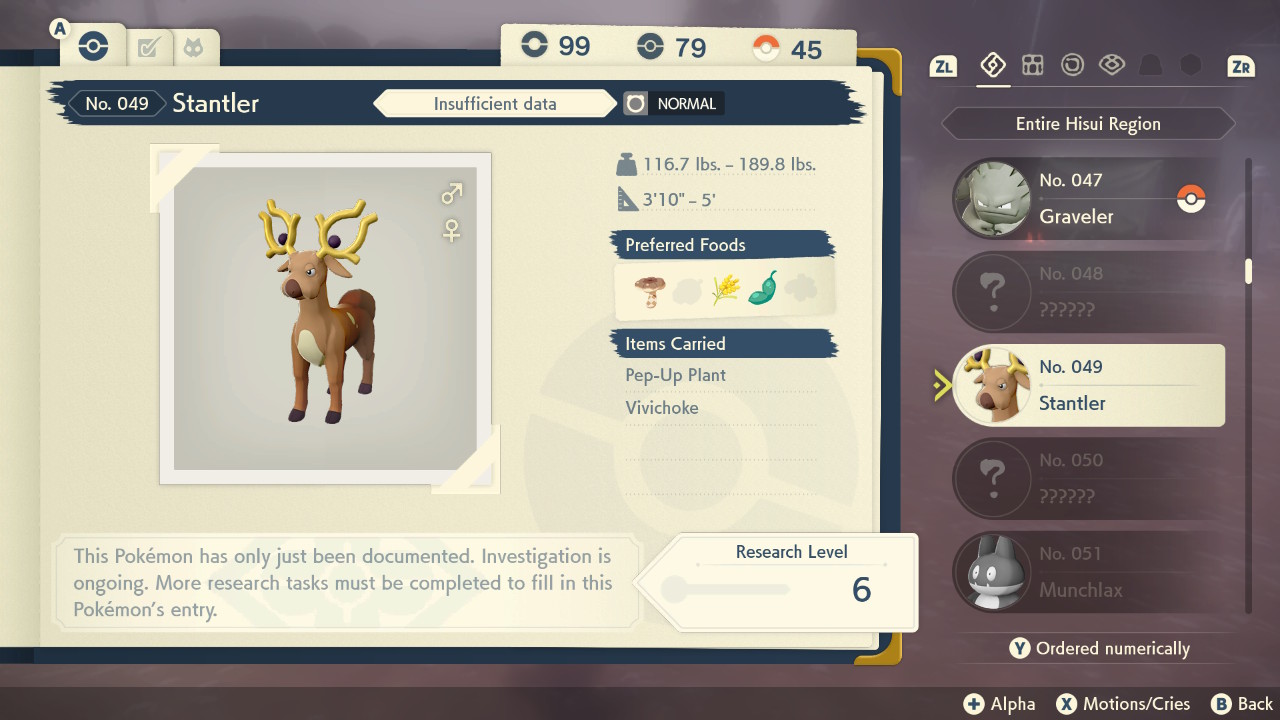
Task: Toggle the female gender symbol on Stantler's photo
Action: click(x=450, y=230)
